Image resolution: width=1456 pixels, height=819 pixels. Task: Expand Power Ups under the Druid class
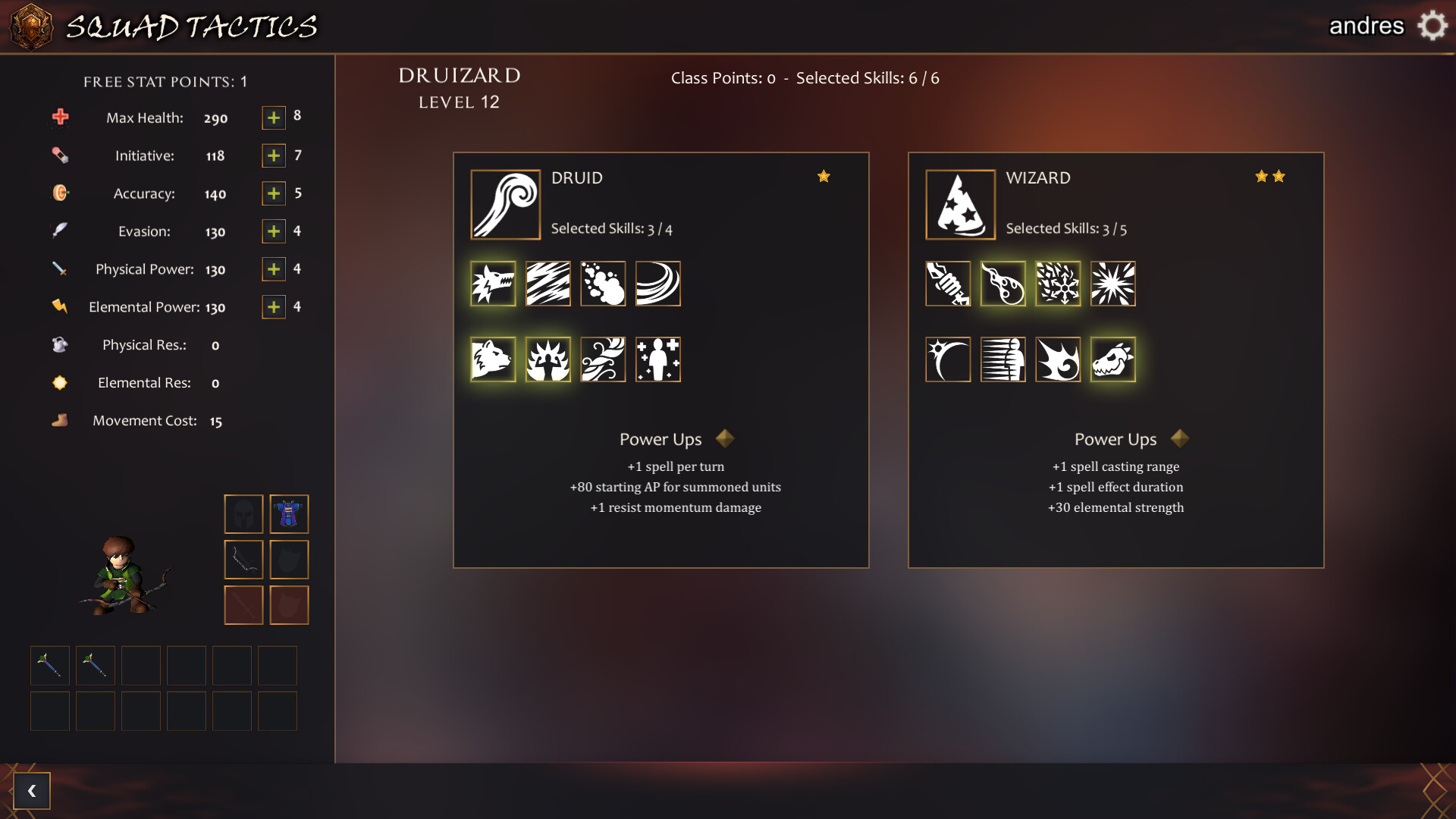(x=725, y=438)
